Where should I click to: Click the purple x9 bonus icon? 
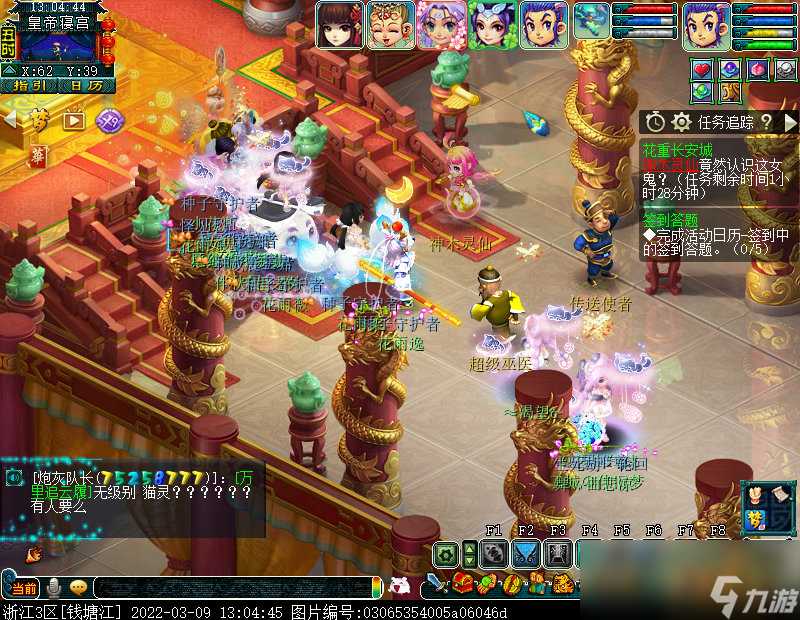[x=110, y=120]
